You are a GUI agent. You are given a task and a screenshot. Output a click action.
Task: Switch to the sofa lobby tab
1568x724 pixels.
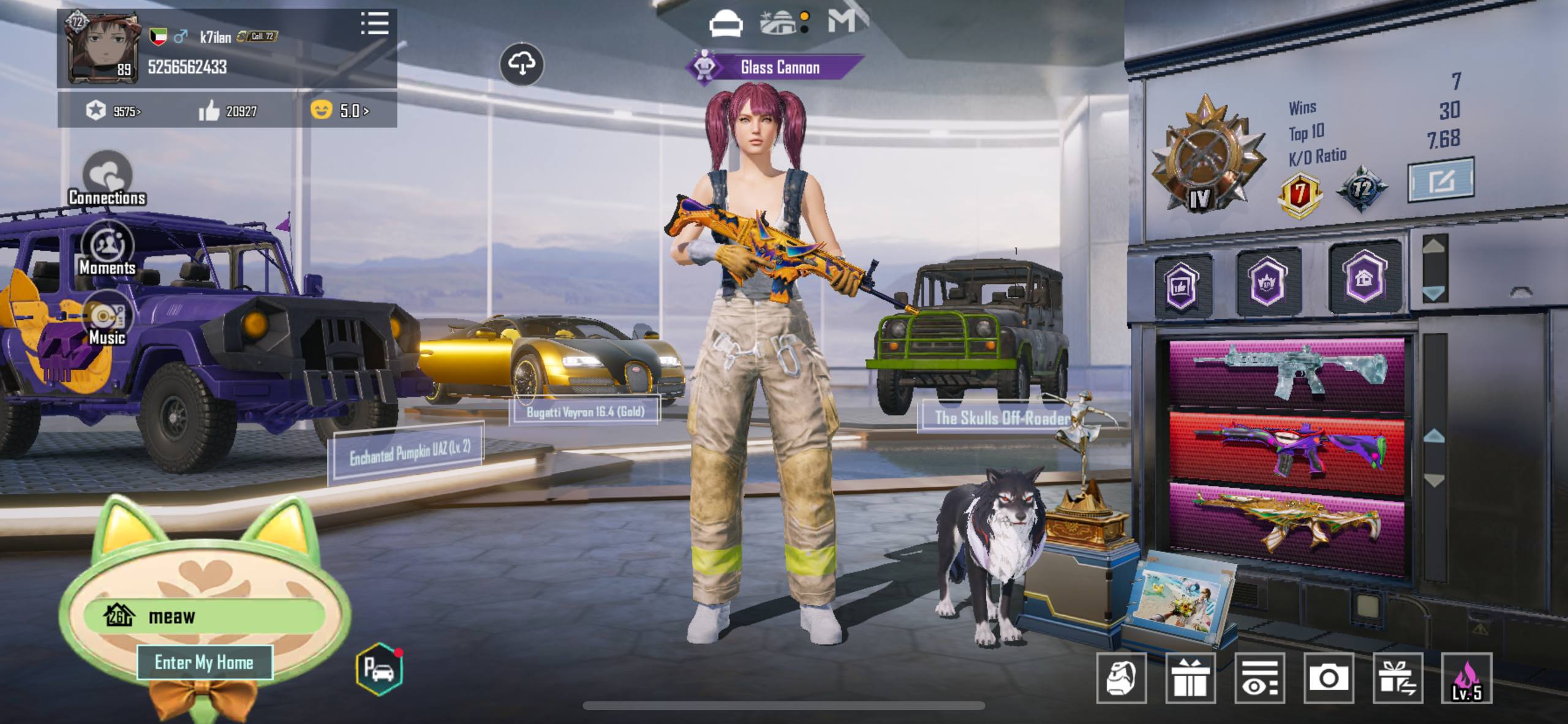click(x=726, y=23)
